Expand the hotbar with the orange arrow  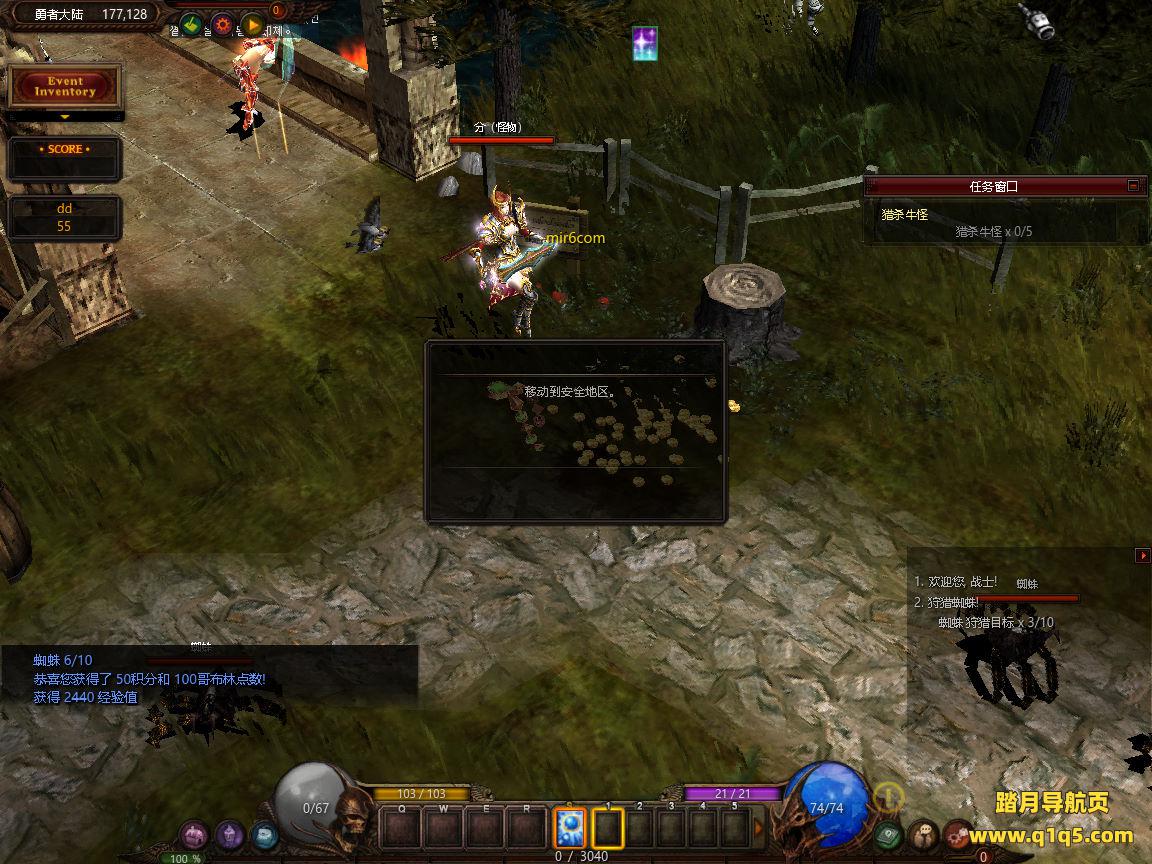tap(759, 829)
